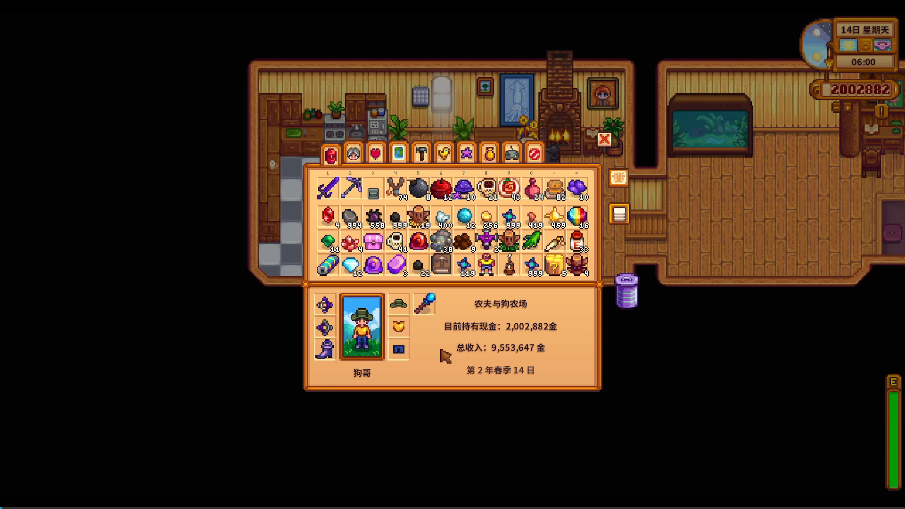Click the equipped green hat slot

pos(398,303)
